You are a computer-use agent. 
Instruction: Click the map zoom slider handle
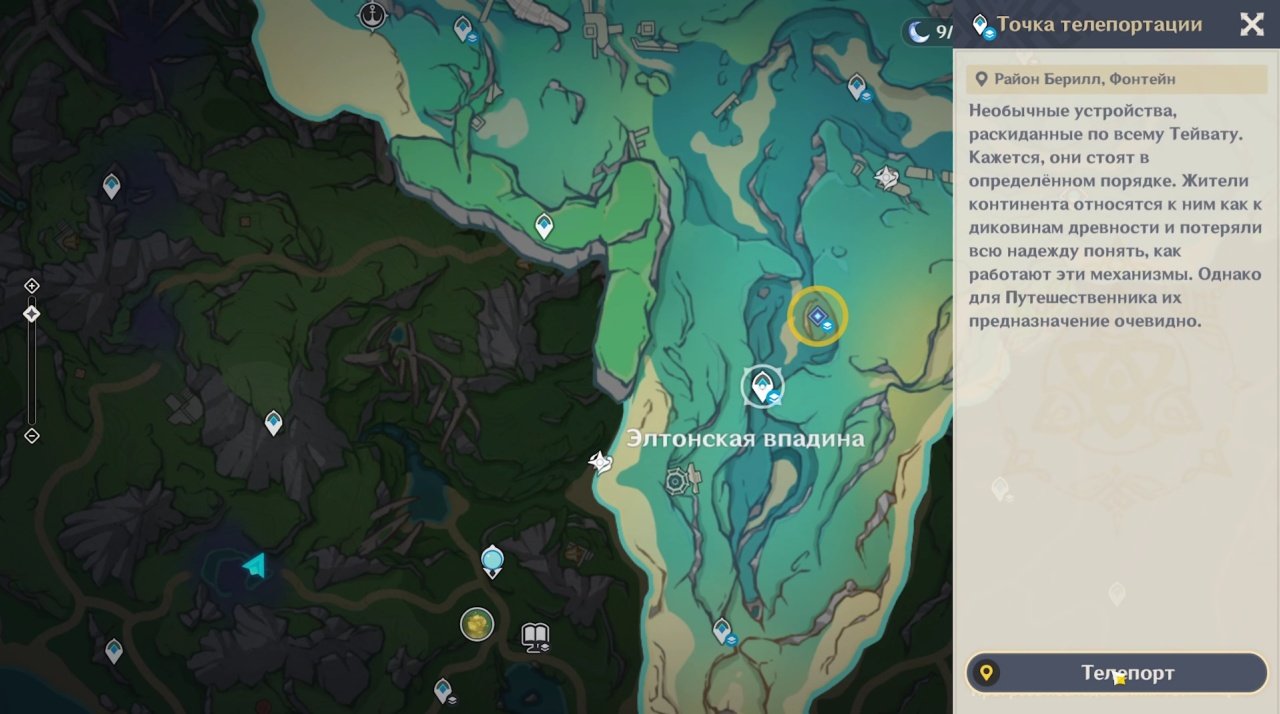32,314
